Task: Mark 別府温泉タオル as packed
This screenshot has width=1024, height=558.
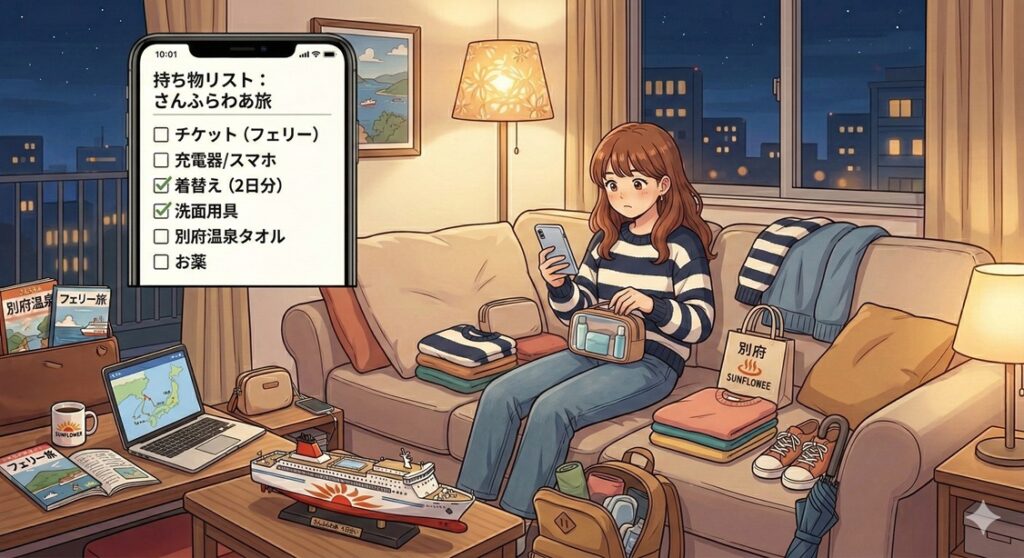Action: (x=161, y=237)
